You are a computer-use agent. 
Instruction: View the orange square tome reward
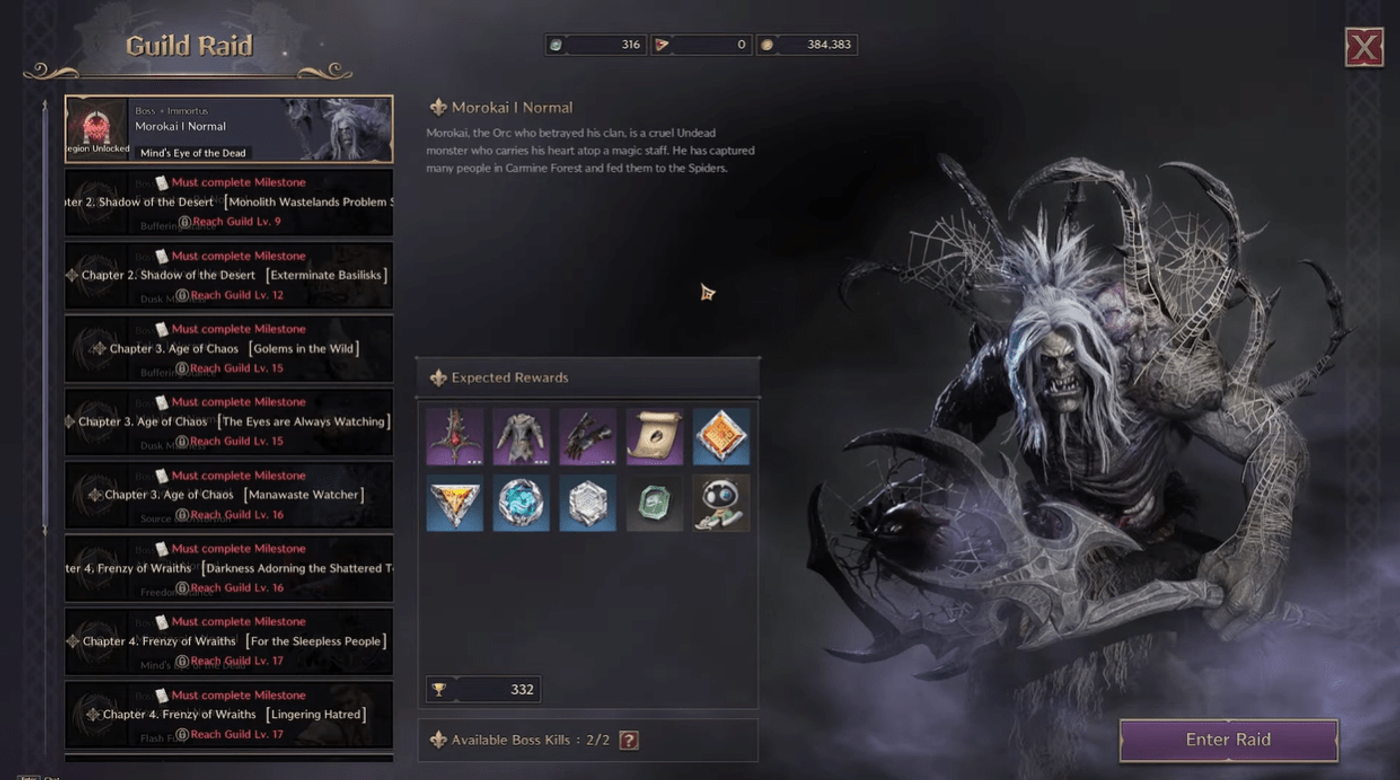click(x=721, y=436)
